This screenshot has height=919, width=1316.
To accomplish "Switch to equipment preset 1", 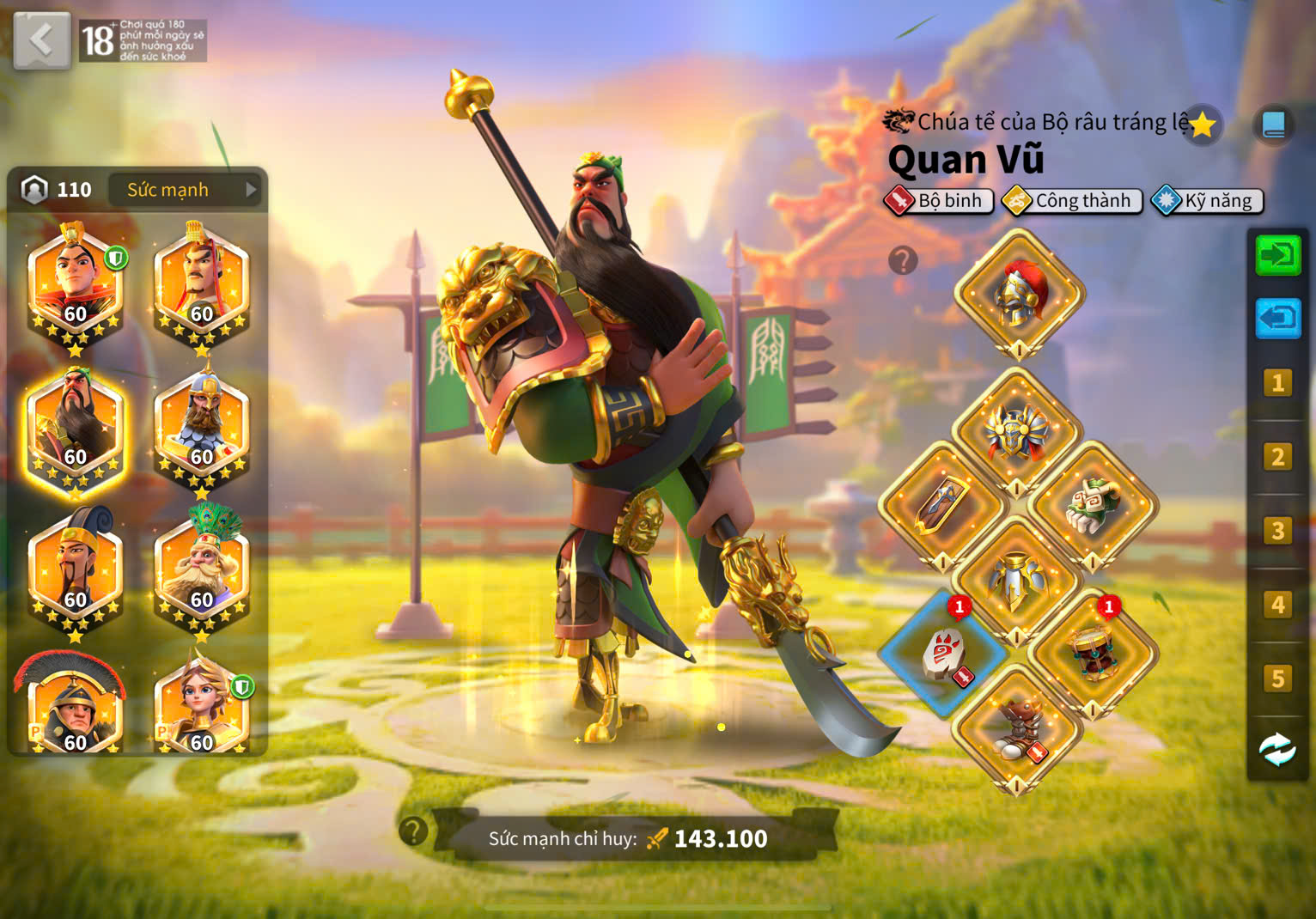I will (x=1277, y=383).
